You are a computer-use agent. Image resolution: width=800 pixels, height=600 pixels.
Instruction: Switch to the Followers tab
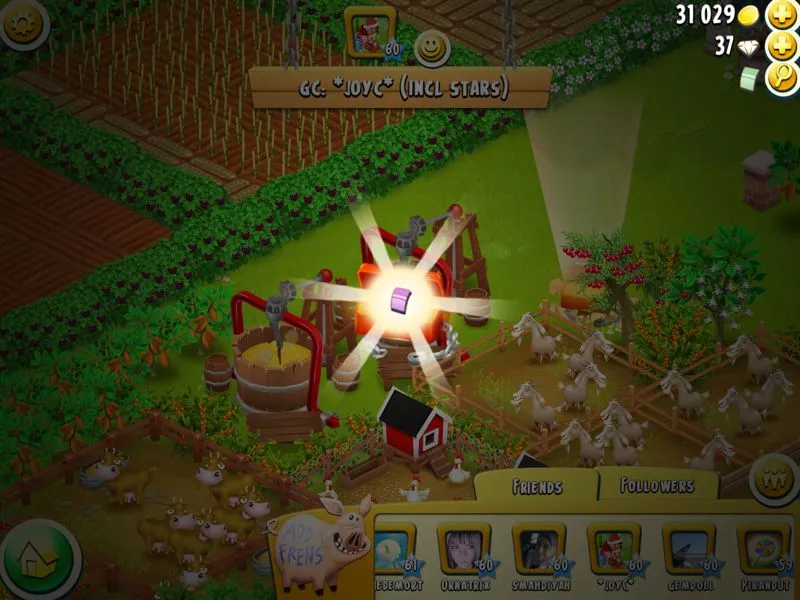click(657, 486)
